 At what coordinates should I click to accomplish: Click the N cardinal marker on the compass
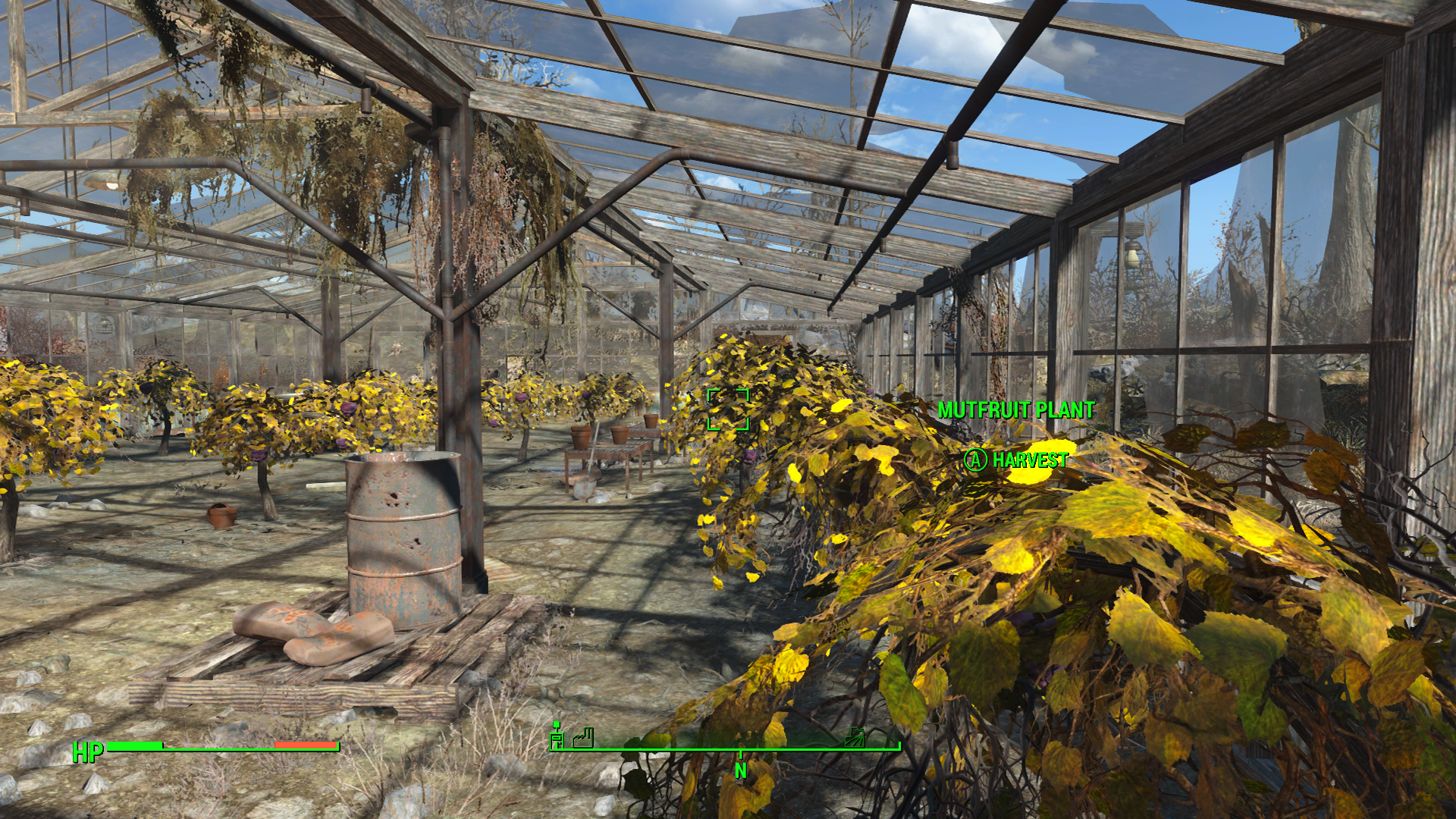click(741, 770)
